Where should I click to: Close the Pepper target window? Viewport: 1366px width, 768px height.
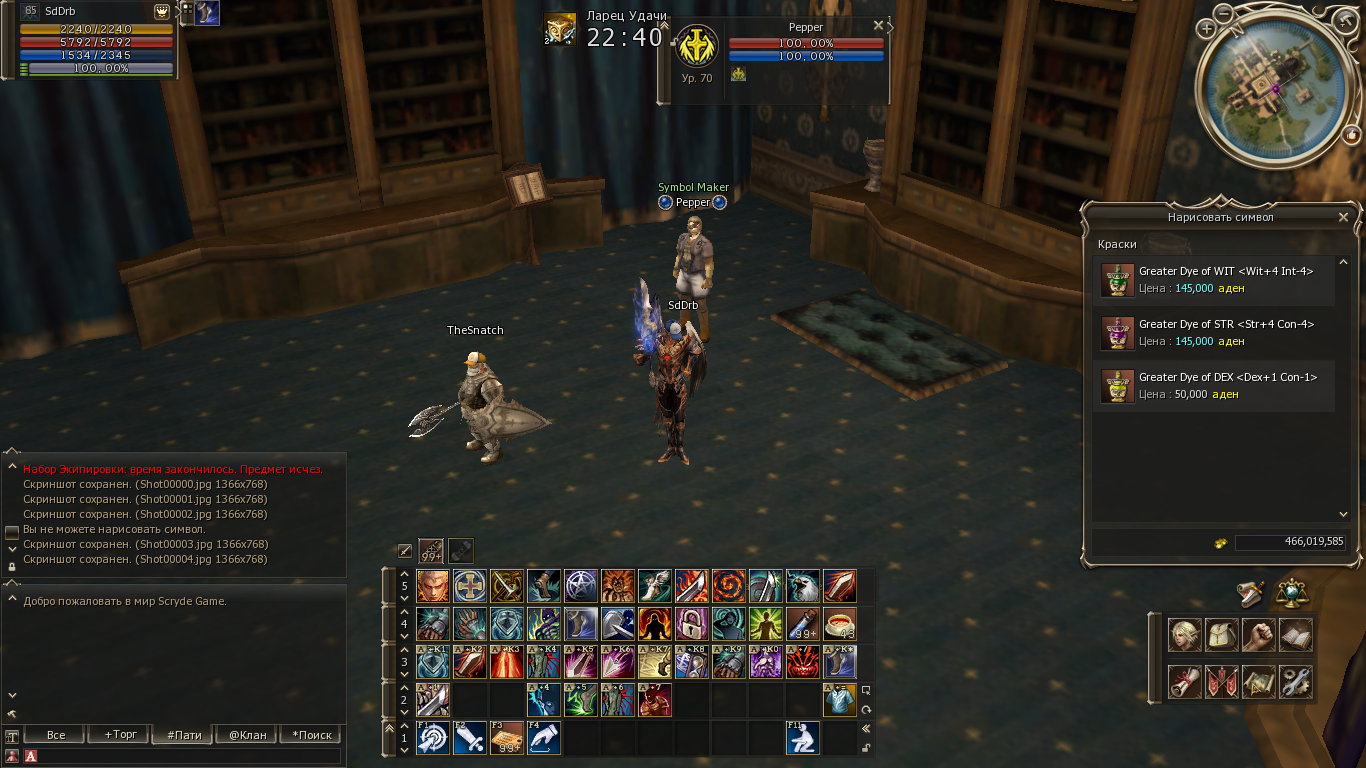(x=878, y=26)
